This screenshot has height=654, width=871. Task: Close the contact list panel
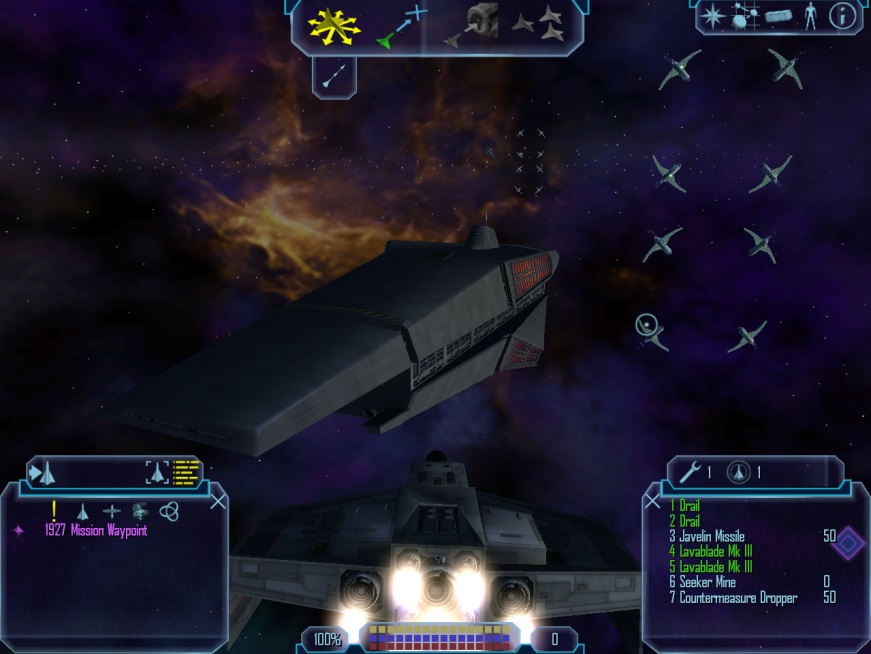click(x=218, y=501)
